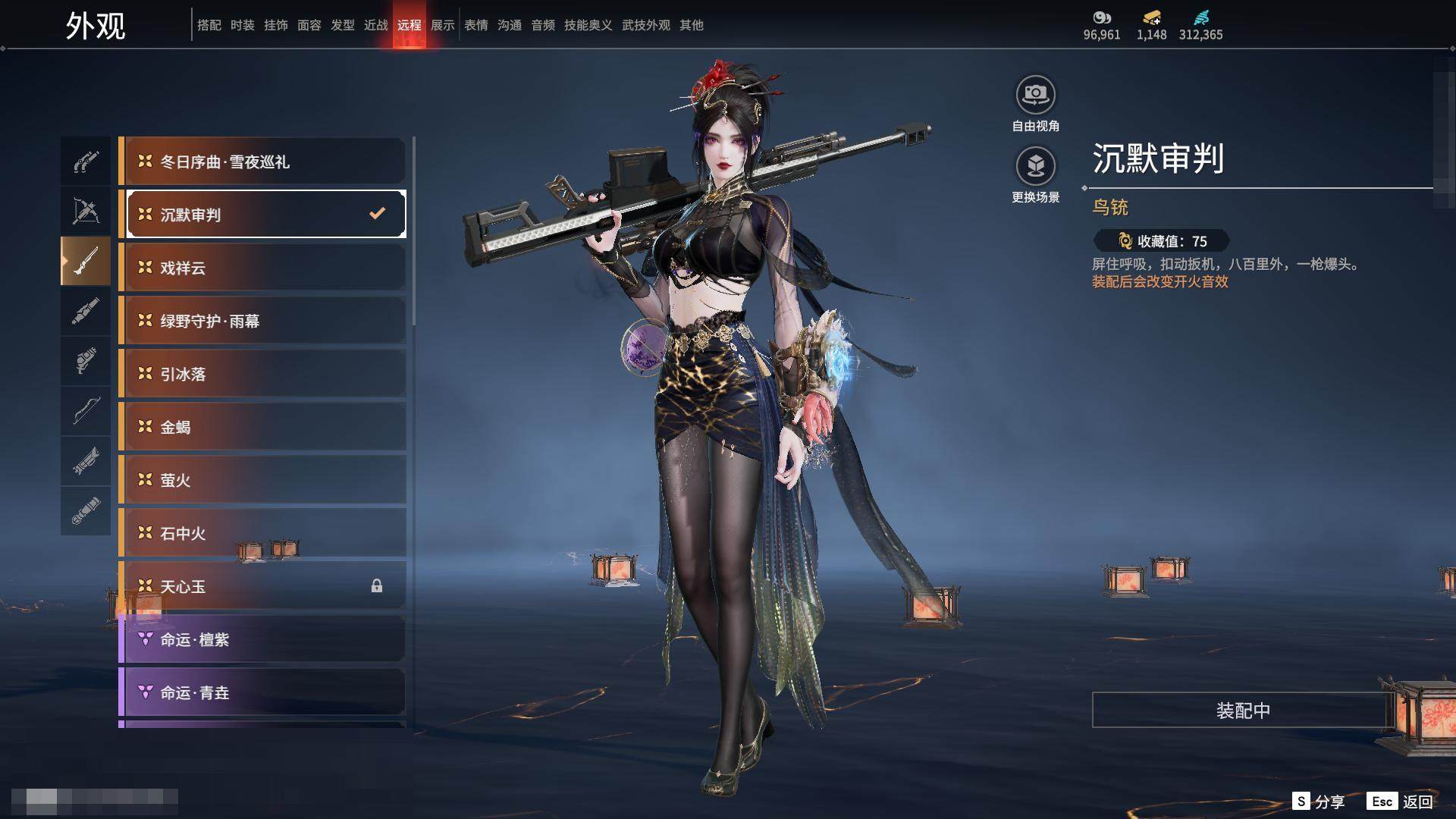Open the 表情 tab

(476, 25)
